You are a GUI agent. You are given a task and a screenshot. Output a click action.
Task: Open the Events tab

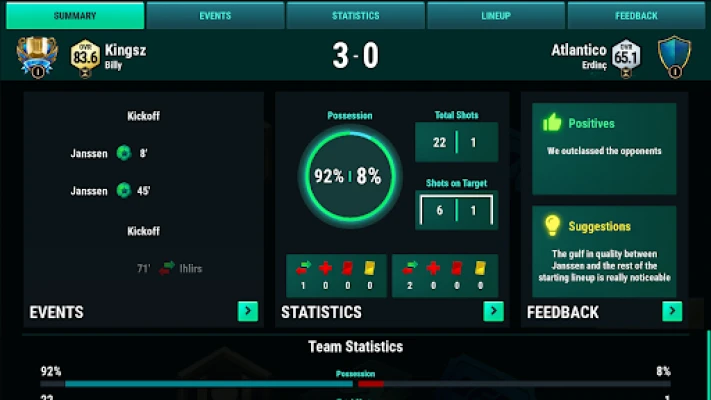pos(214,16)
